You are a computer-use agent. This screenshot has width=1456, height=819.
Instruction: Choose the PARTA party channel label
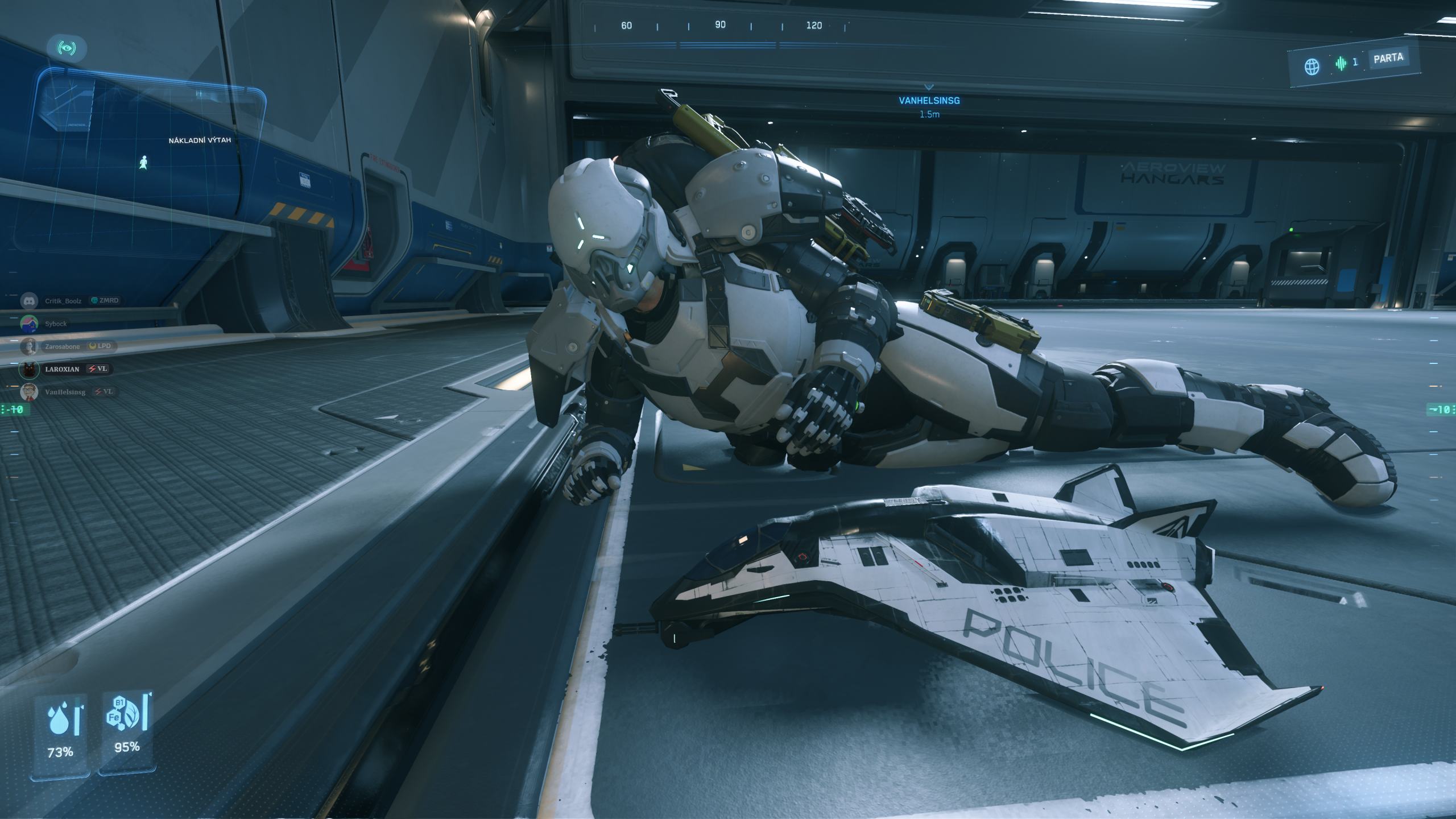pyautogui.click(x=1388, y=58)
